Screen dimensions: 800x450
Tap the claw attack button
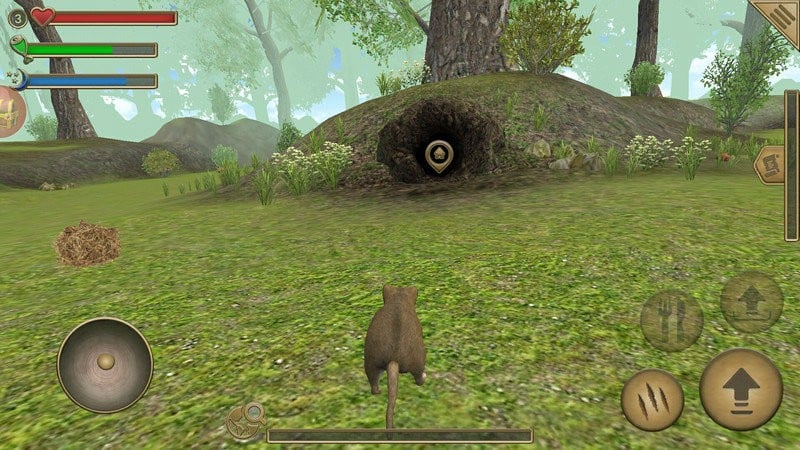[x=652, y=400]
